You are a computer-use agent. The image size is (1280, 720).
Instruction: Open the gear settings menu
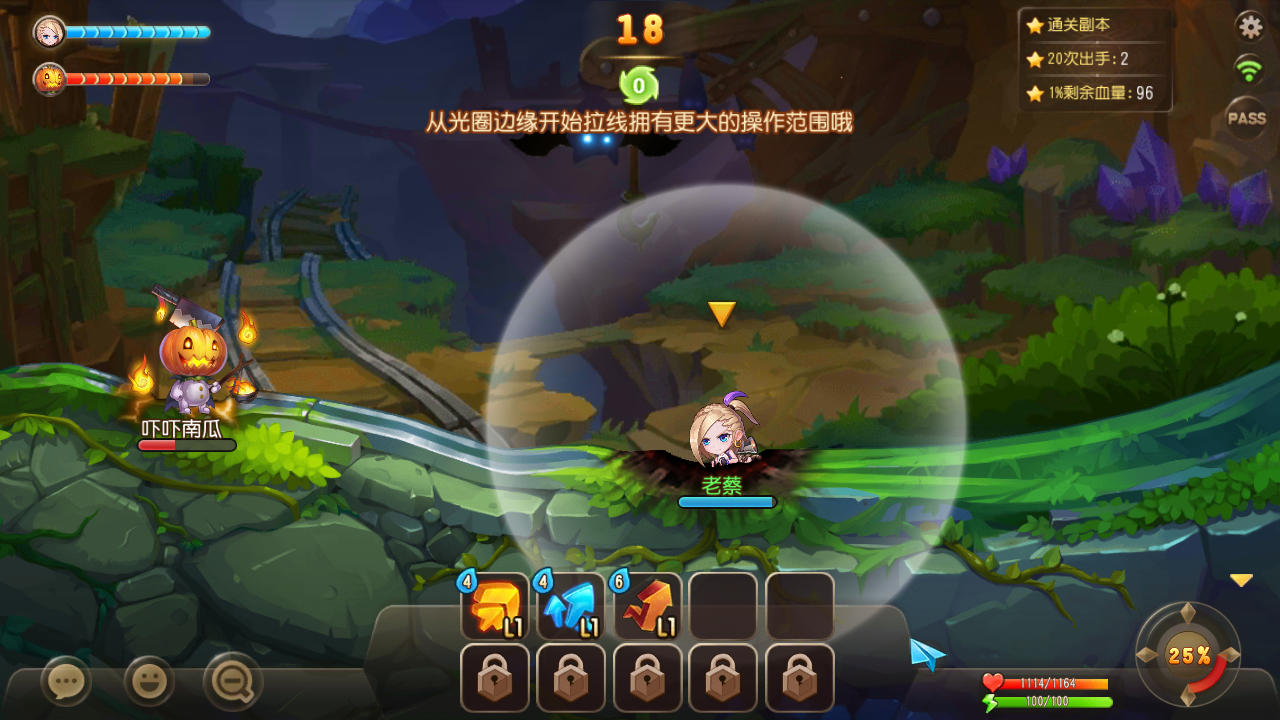coord(1250,25)
